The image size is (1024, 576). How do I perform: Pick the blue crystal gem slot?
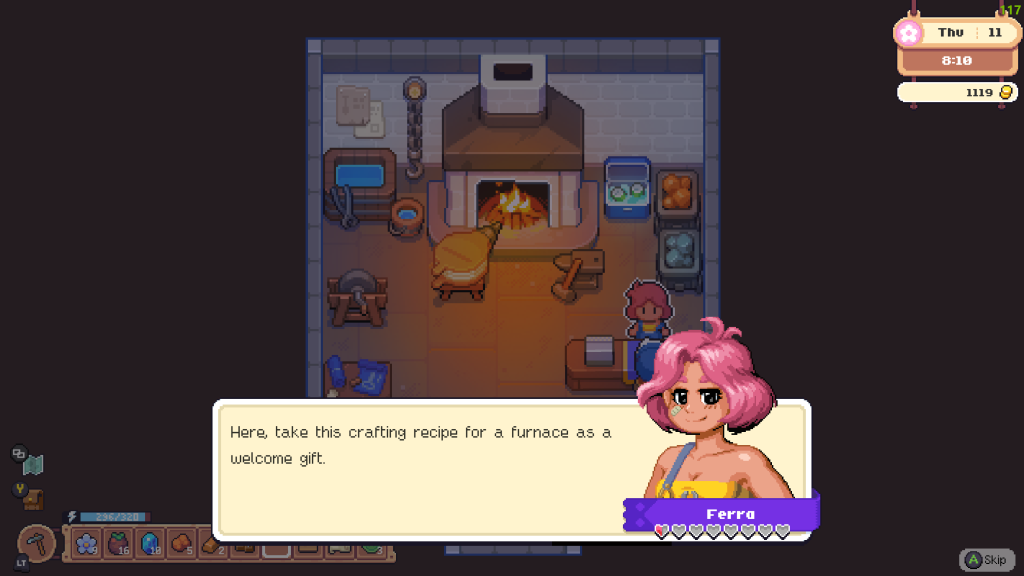[x=150, y=544]
